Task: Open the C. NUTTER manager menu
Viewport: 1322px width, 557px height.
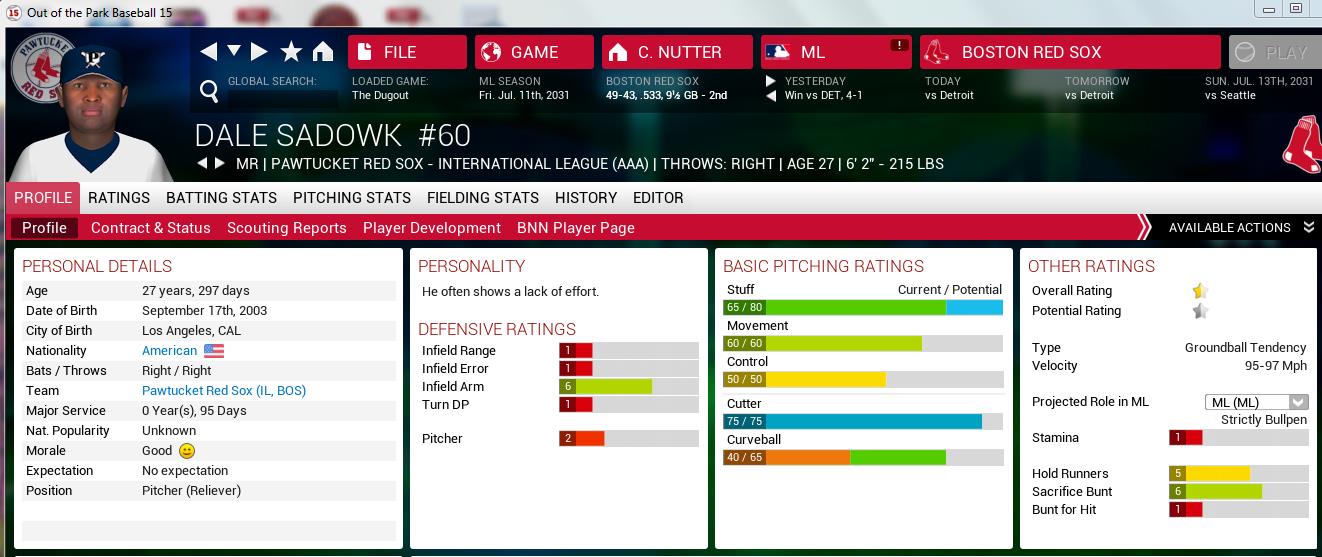Action: [x=677, y=52]
